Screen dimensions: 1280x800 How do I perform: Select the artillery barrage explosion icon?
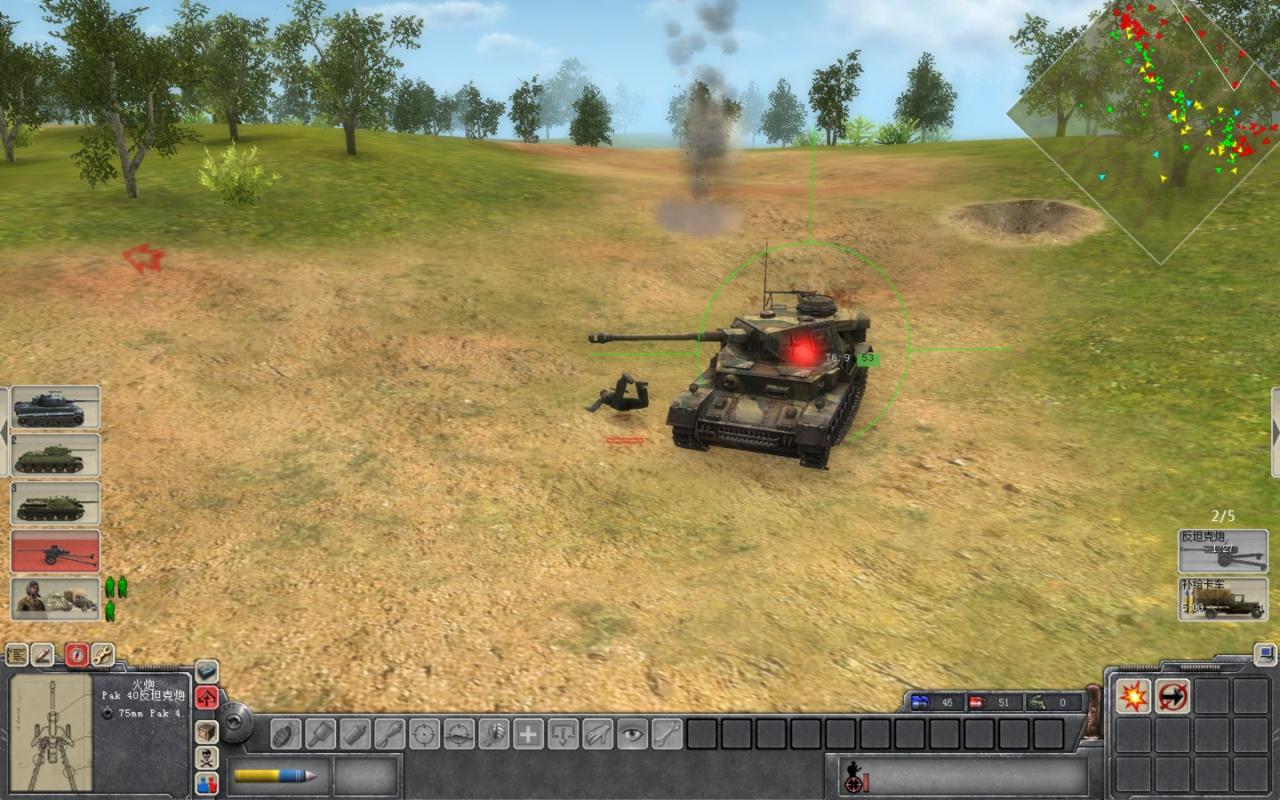click(x=1133, y=696)
